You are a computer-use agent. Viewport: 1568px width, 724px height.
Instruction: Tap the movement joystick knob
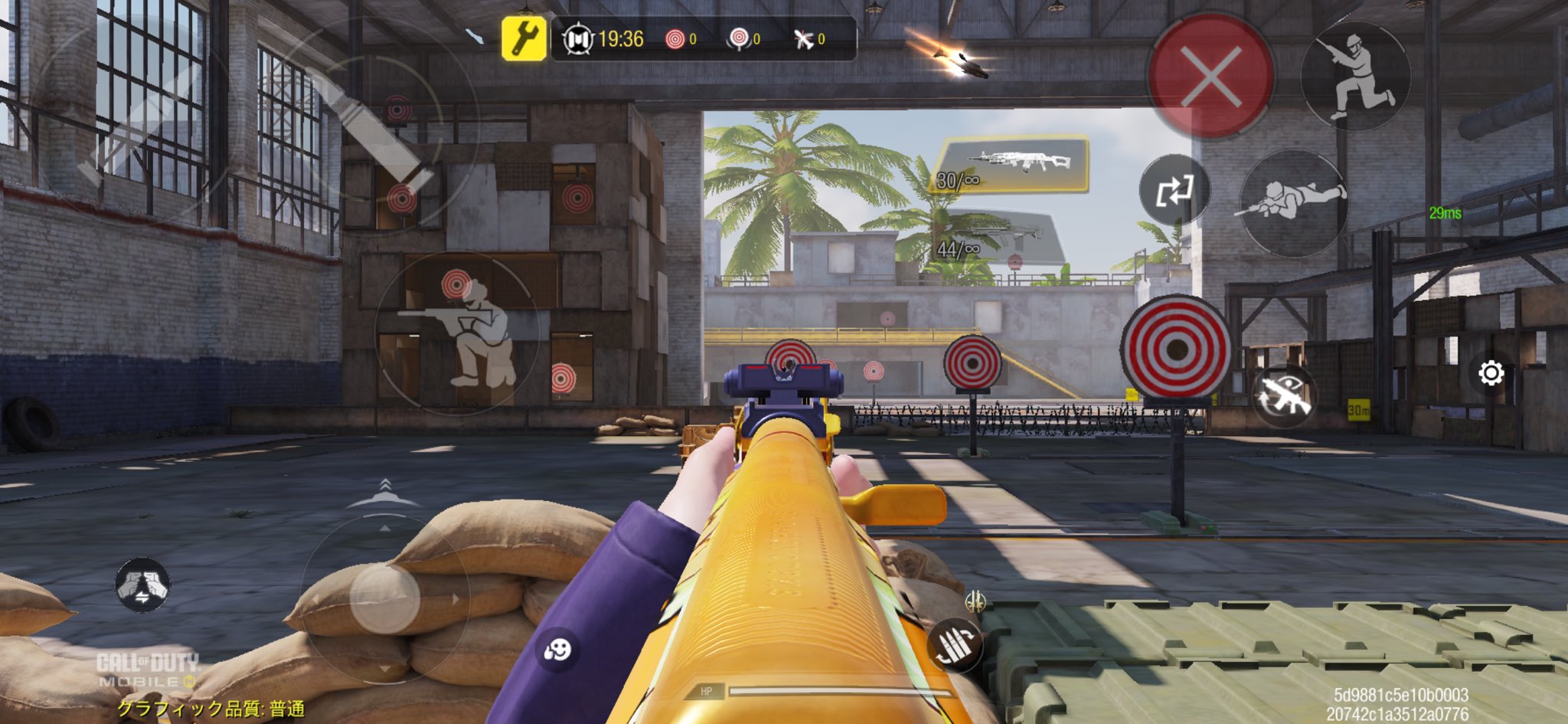point(384,598)
